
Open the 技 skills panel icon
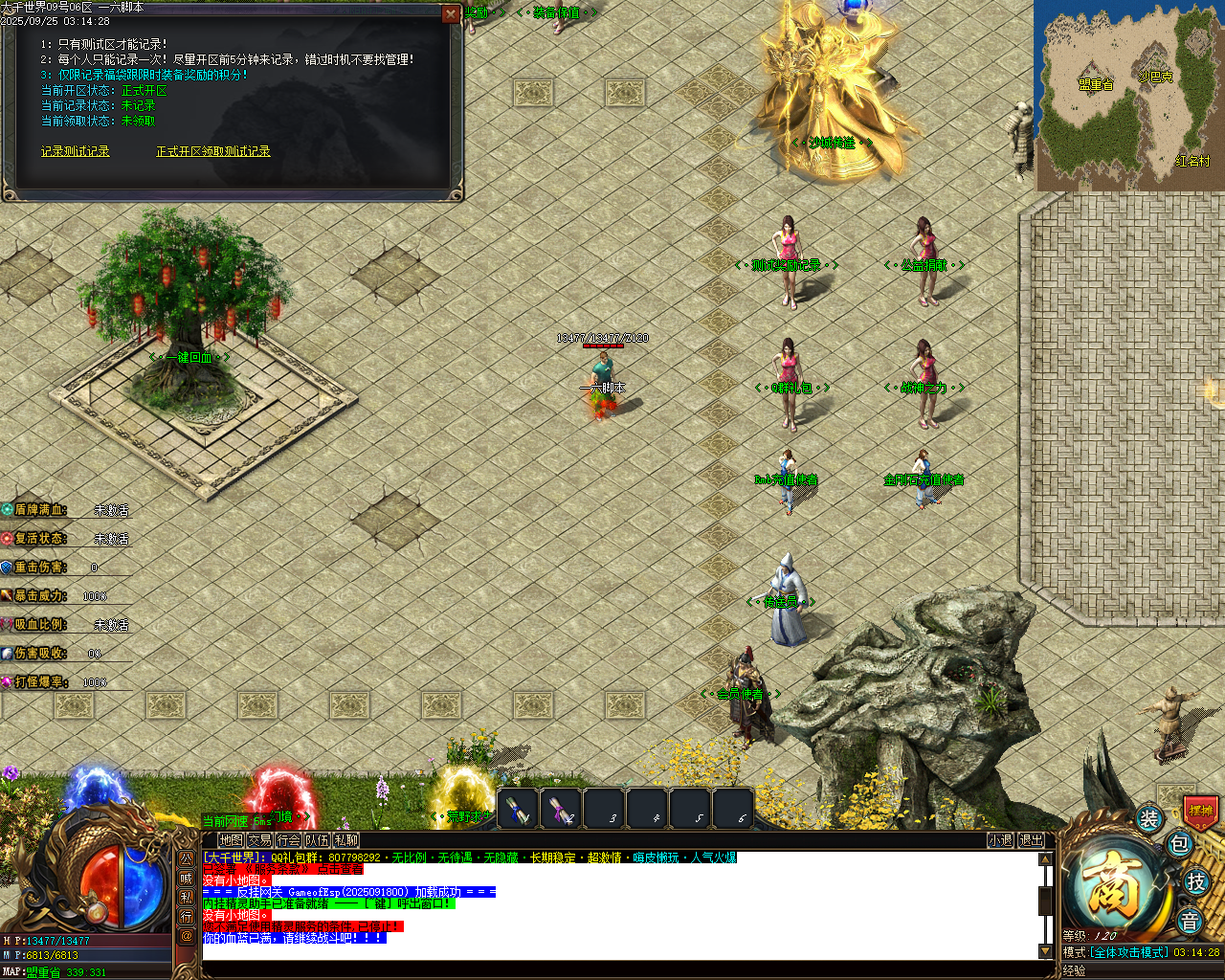coord(1197,881)
